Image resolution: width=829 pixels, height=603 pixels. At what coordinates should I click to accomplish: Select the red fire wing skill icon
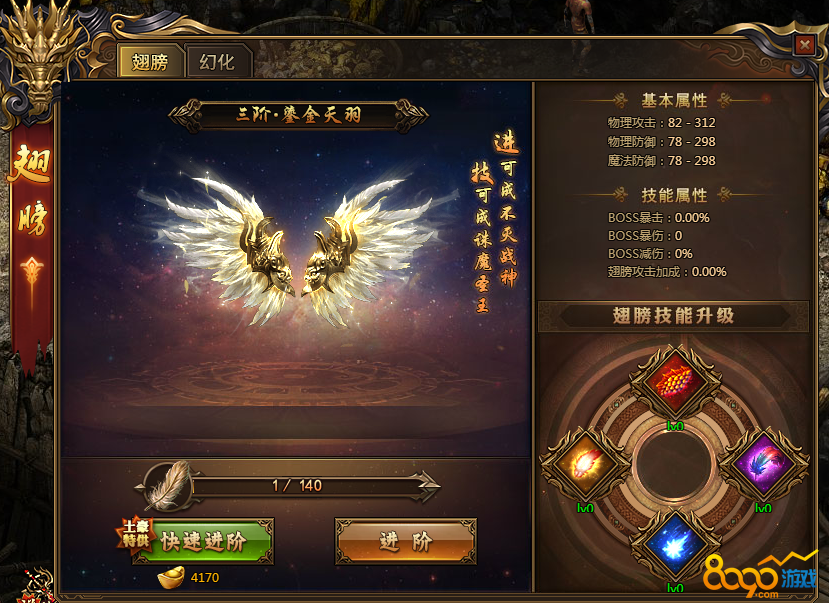pos(676,382)
